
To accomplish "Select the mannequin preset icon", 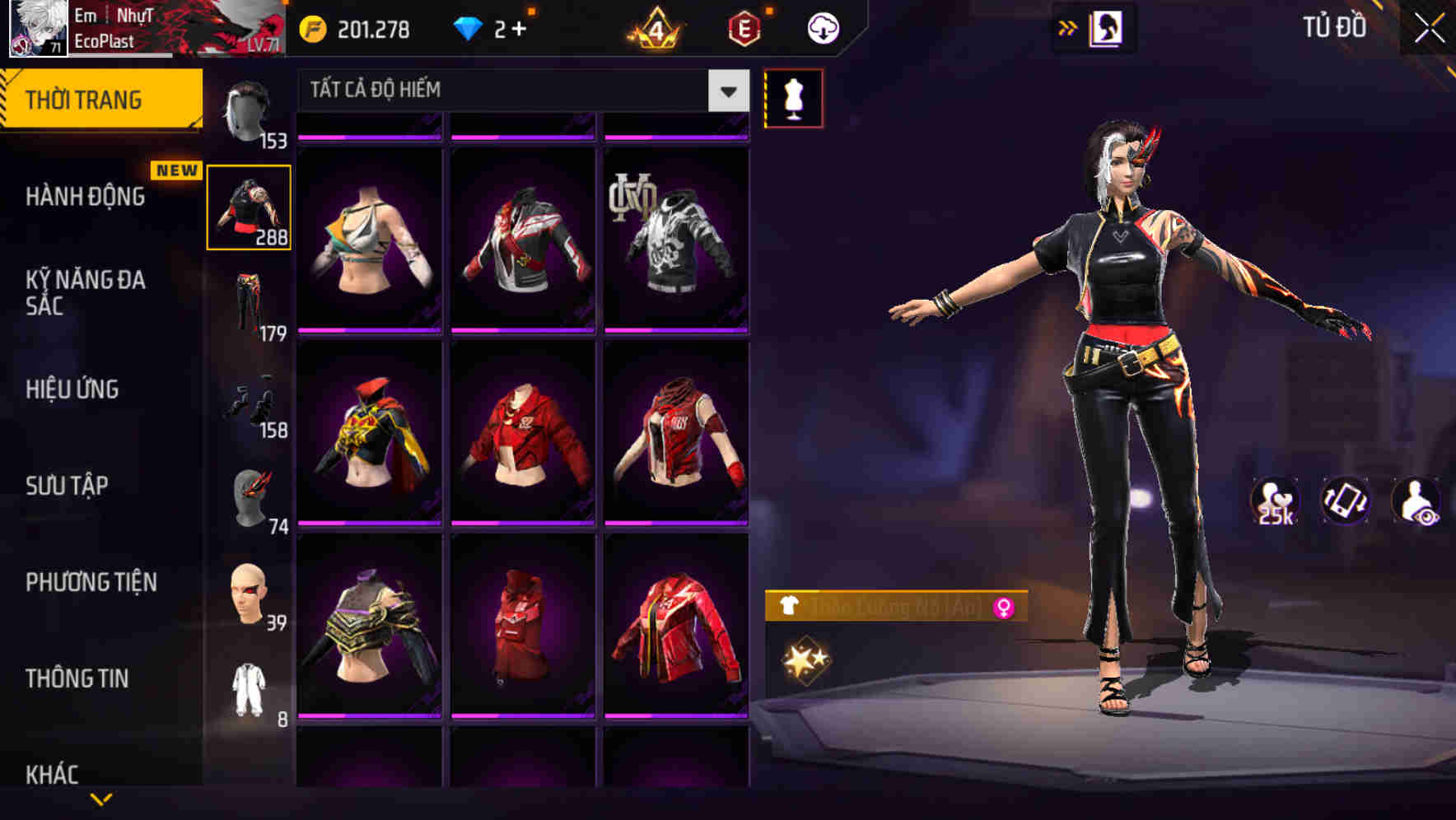I will [793, 97].
